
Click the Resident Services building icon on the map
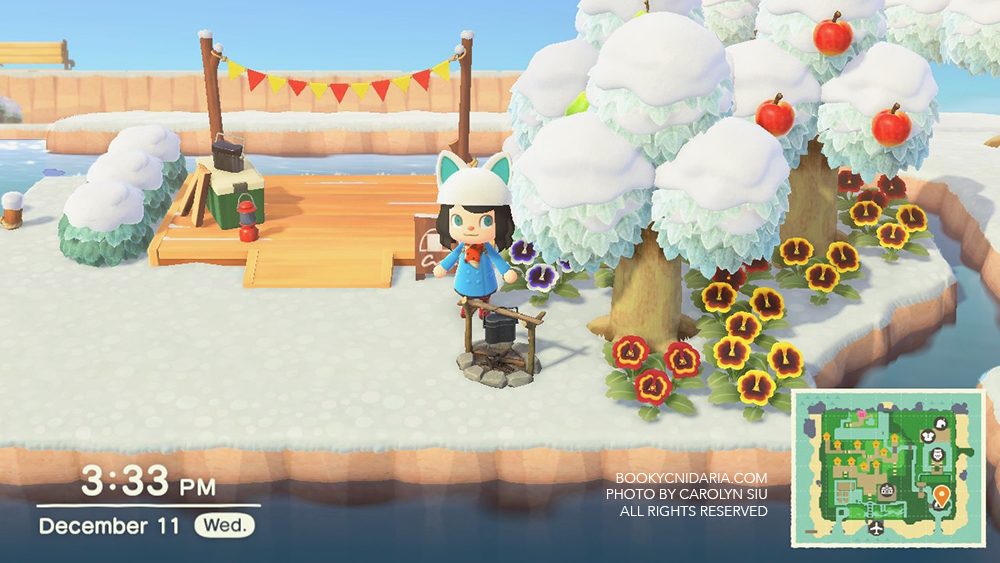coord(886,490)
